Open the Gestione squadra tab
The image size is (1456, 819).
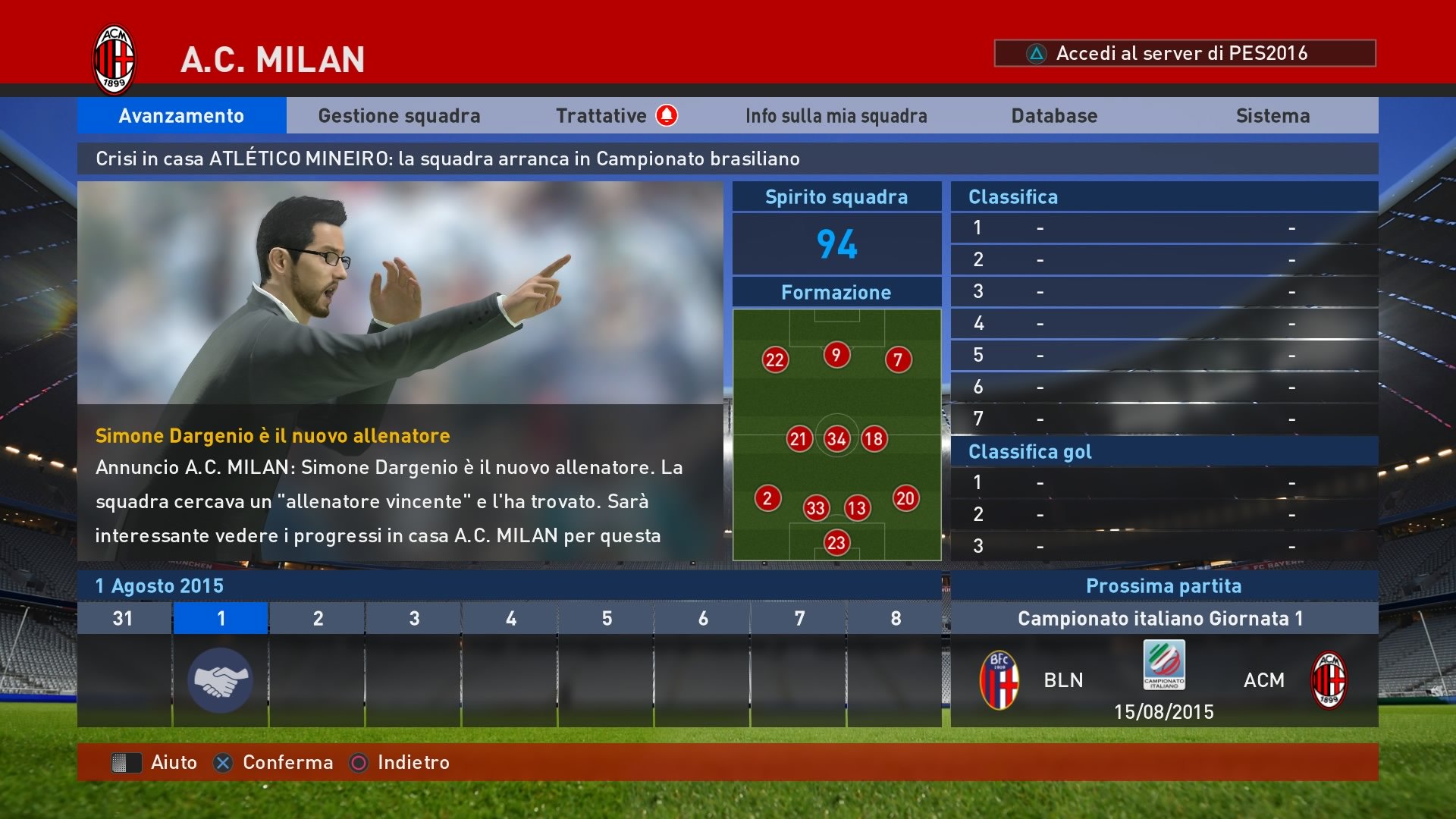click(x=399, y=116)
